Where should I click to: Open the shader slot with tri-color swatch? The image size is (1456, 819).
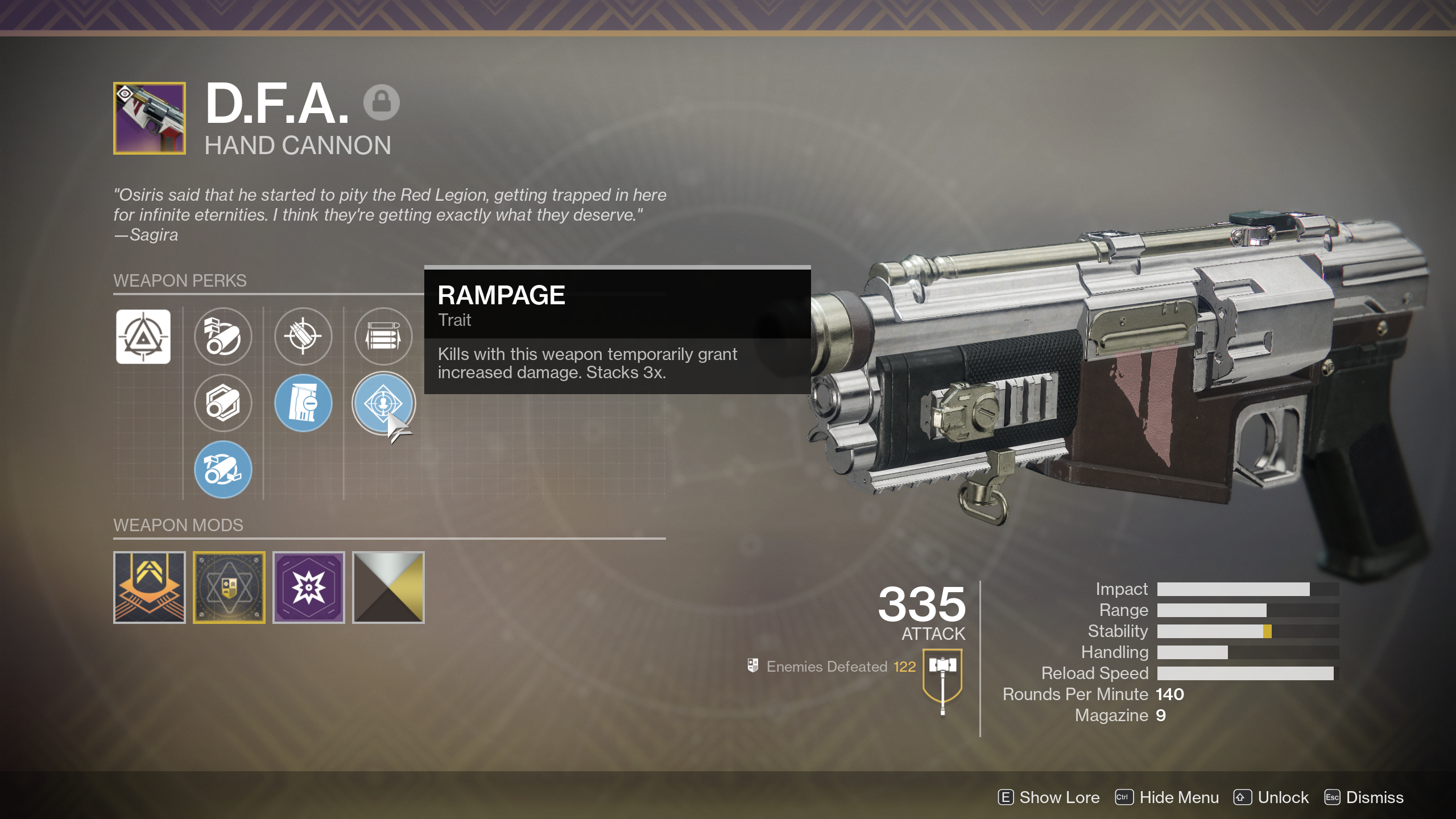tap(388, 588)
